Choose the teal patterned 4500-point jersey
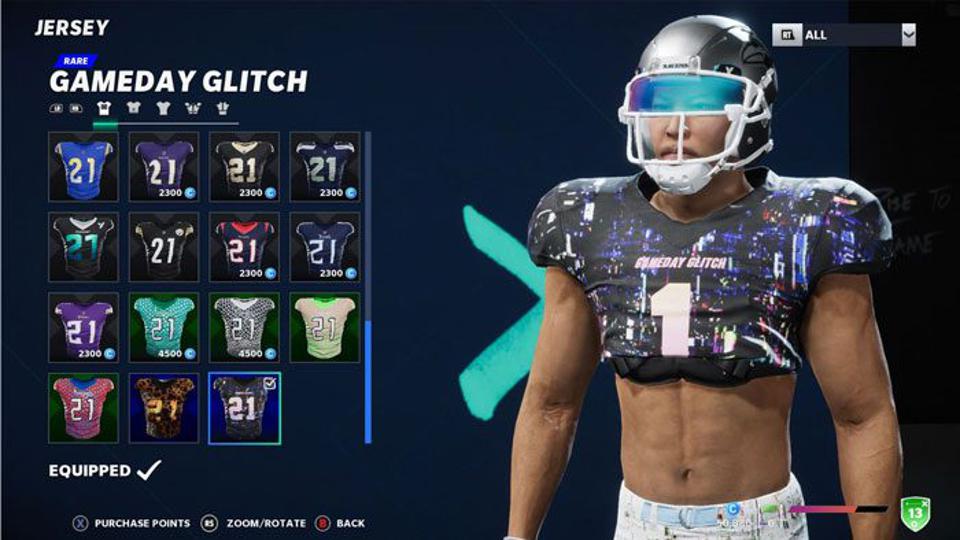Screen dimensions: 960x540 pos(163,327)
